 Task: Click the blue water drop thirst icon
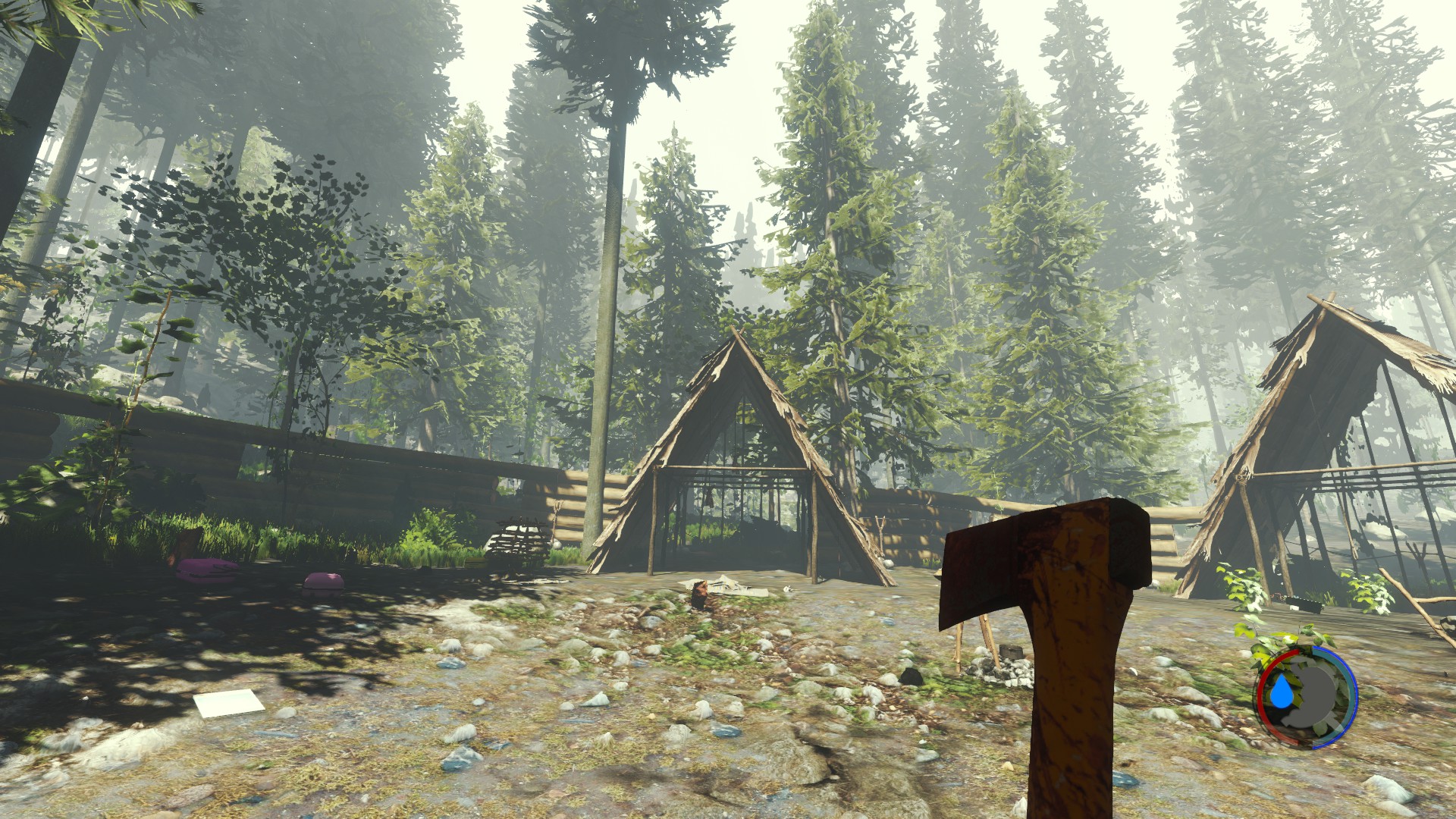(1281, 692)
